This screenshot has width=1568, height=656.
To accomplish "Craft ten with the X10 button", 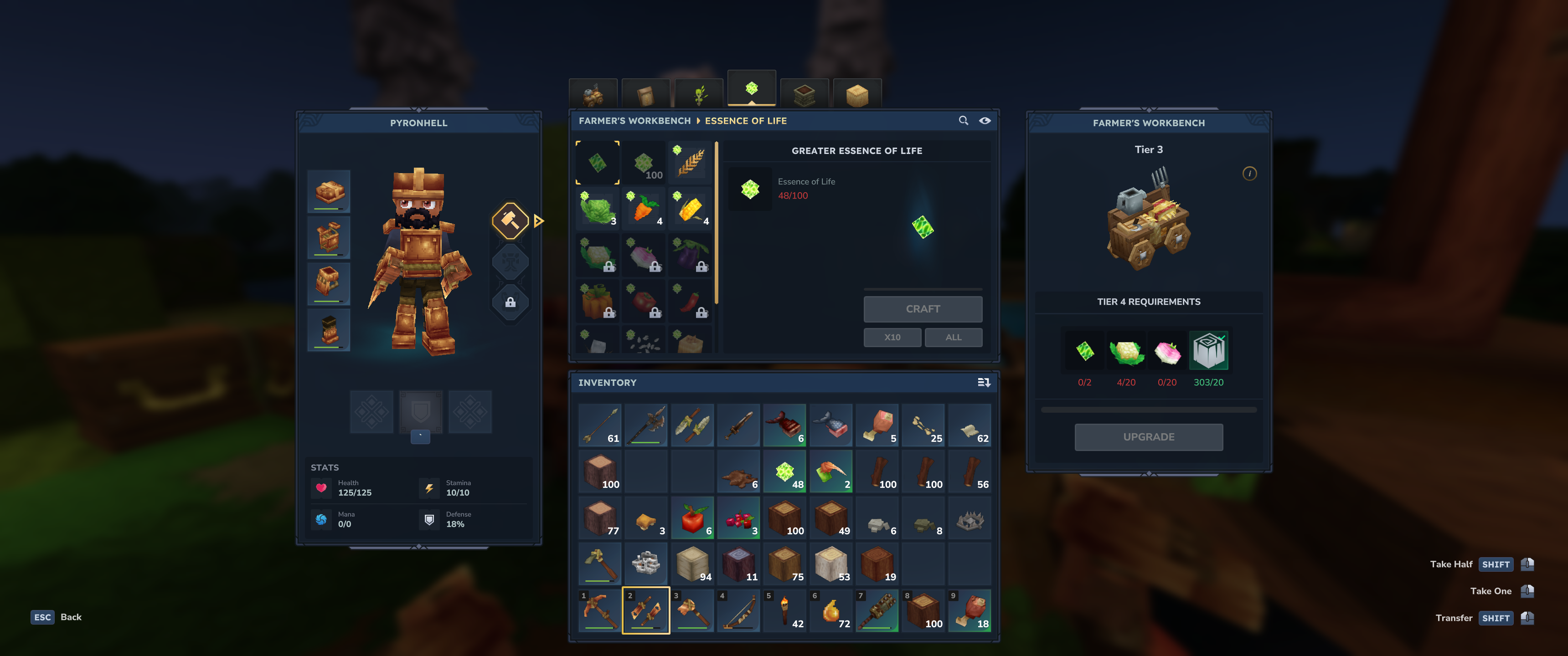I will click(892, 337).
